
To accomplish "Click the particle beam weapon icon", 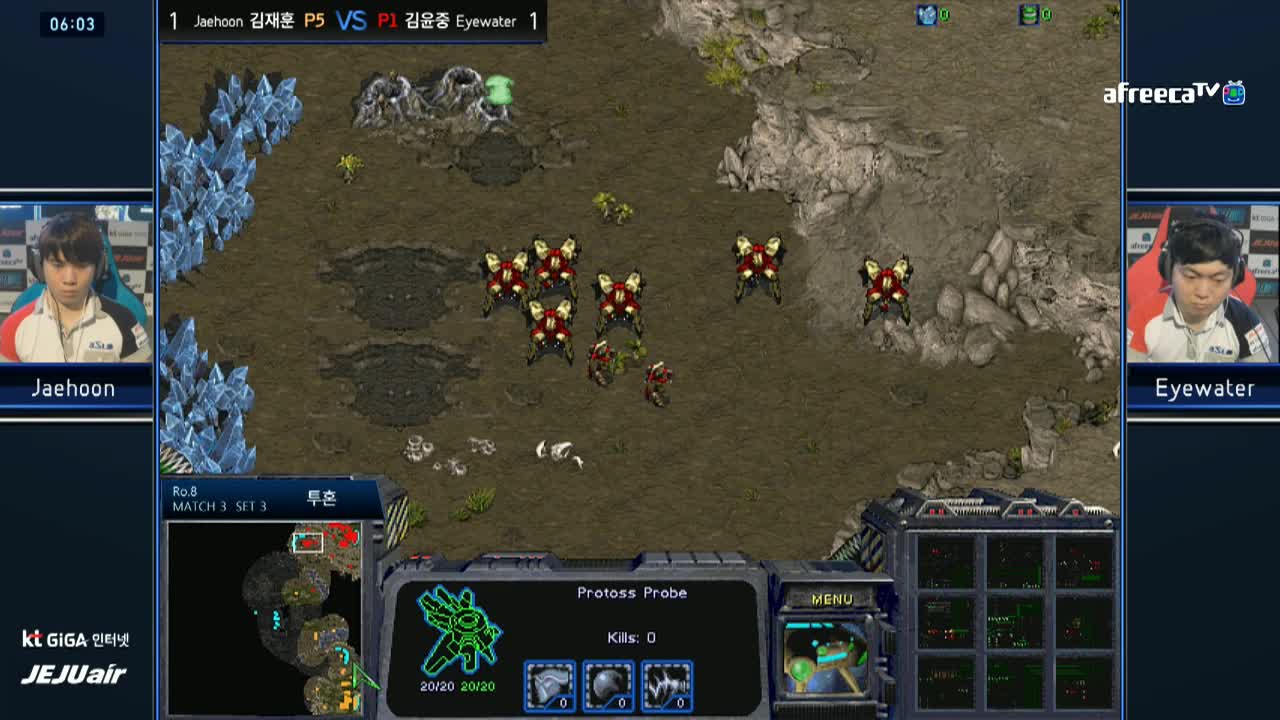I will tap(666, 686).
